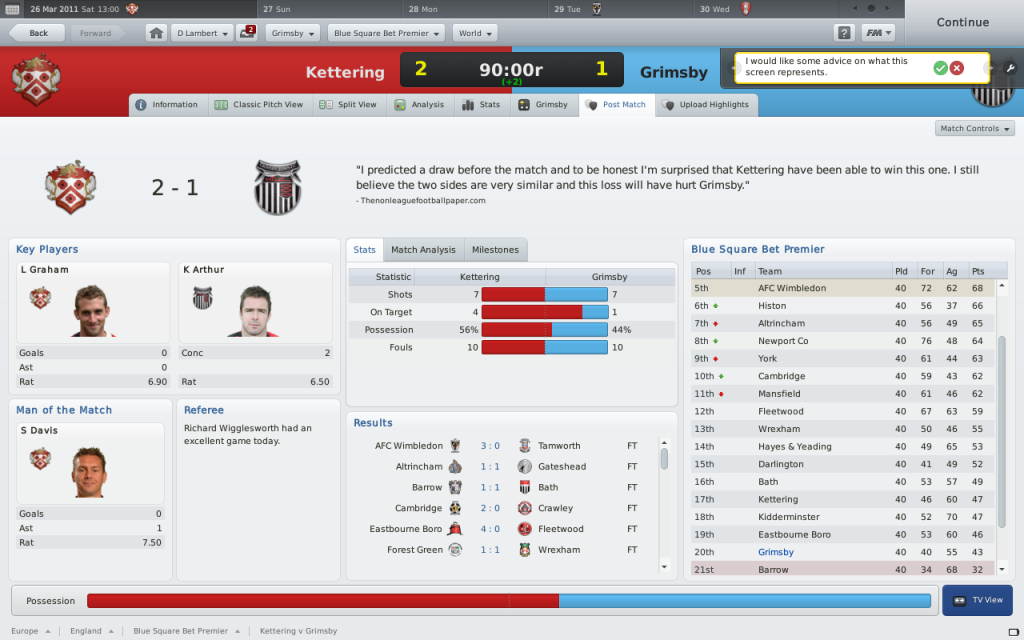Open the help question mark button
Viewport: 1024px width, 640px height.
coord(844,33)
